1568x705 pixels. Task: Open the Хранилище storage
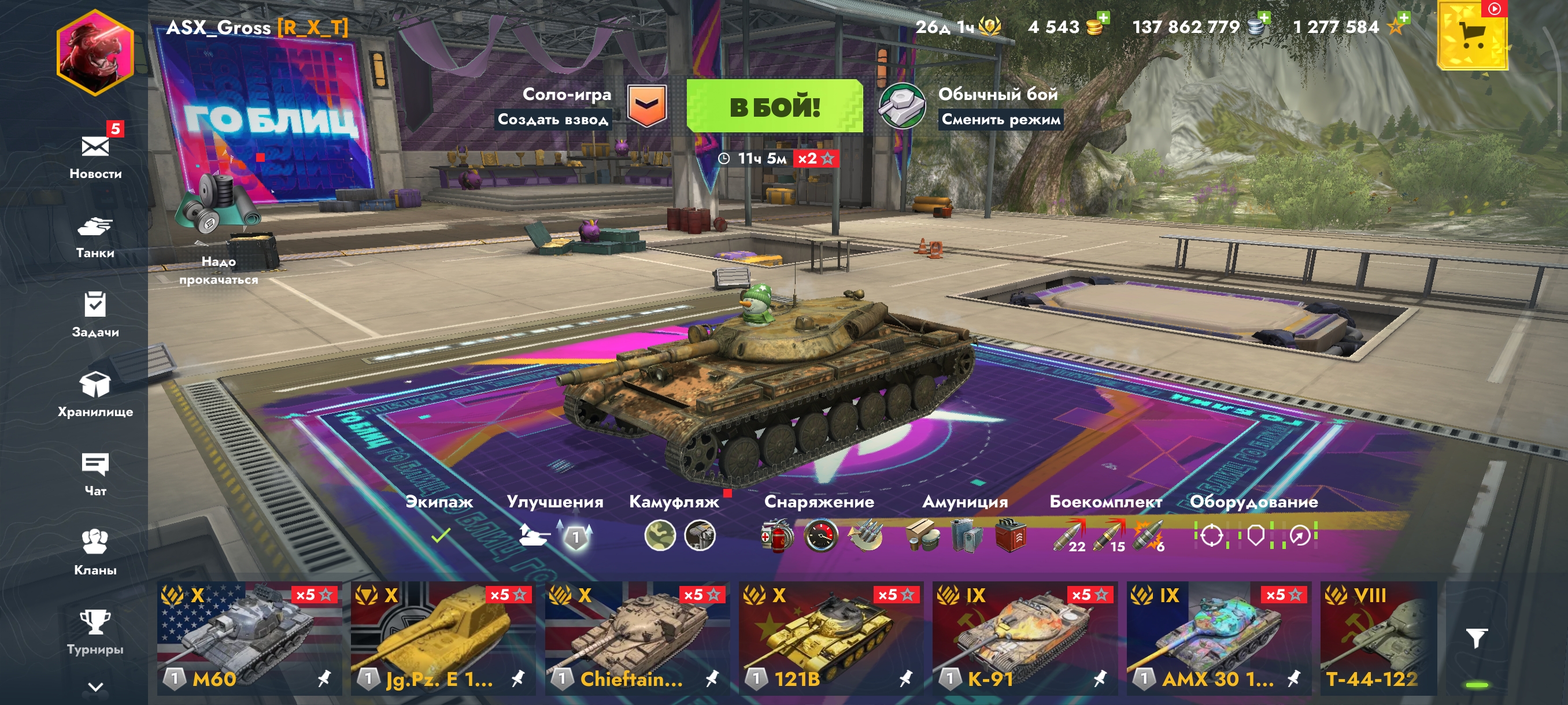tap(95, 394)
